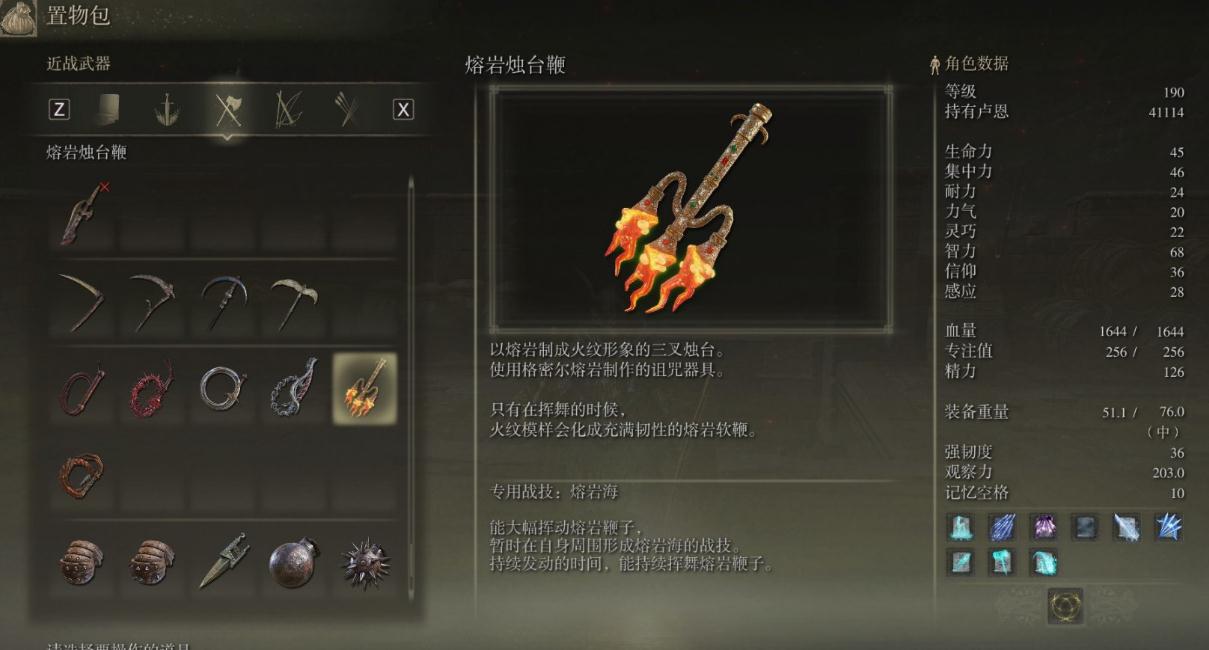Select the chain-link petal whip
1209x650 pixels.
(293, 388)
